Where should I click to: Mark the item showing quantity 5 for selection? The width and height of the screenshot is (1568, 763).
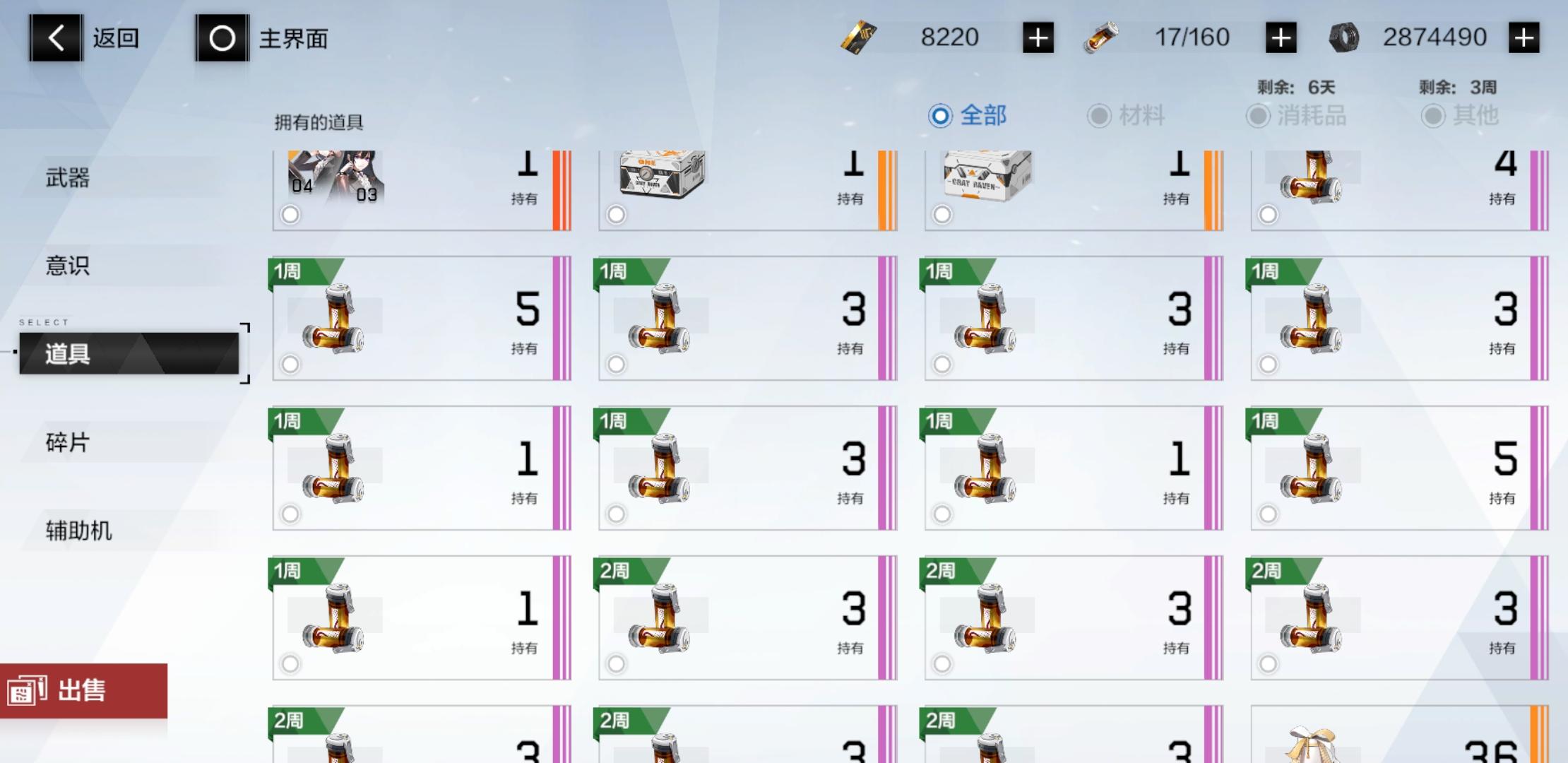click(x=290, y=365)
